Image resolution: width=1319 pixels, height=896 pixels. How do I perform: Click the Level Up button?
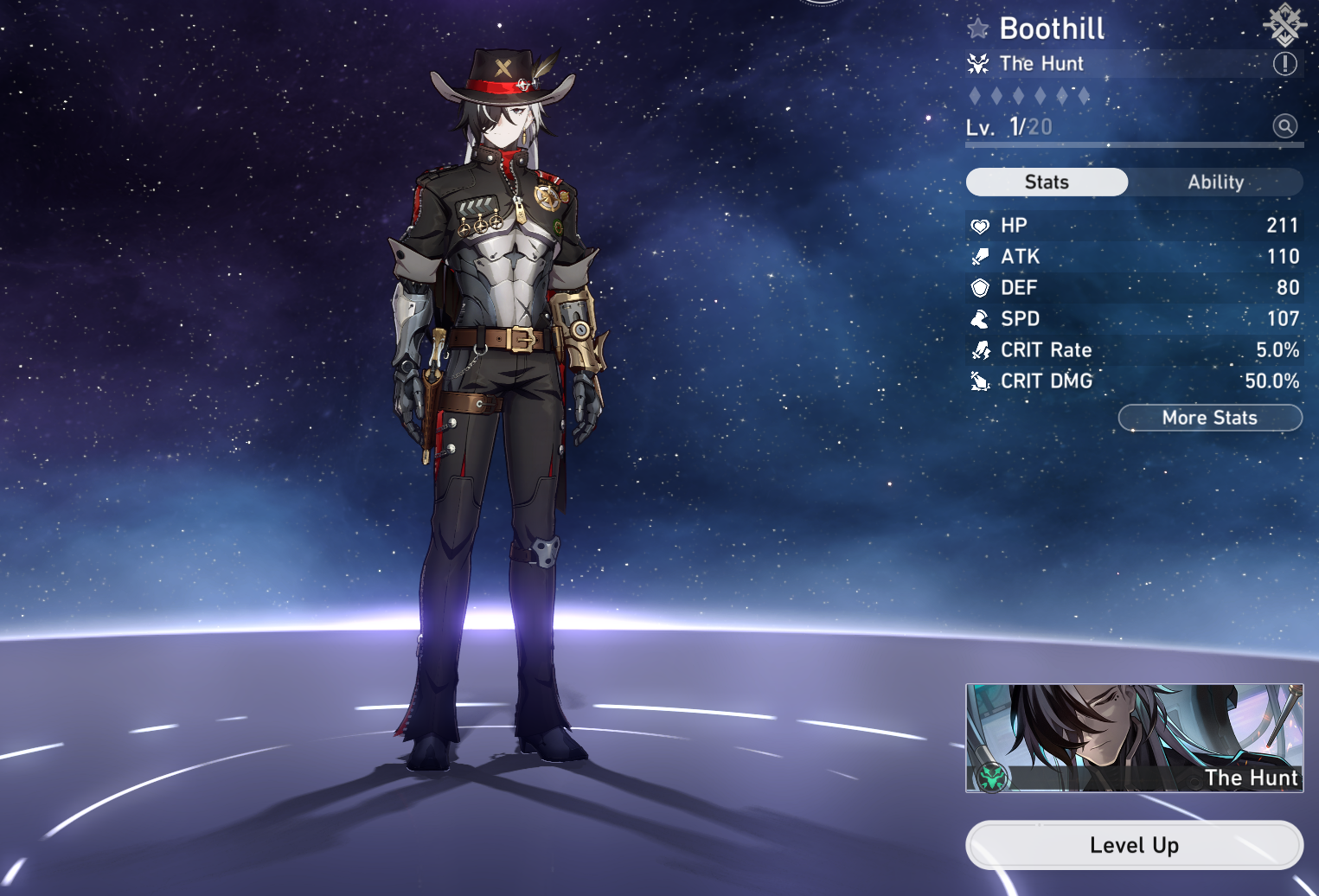1133,845
